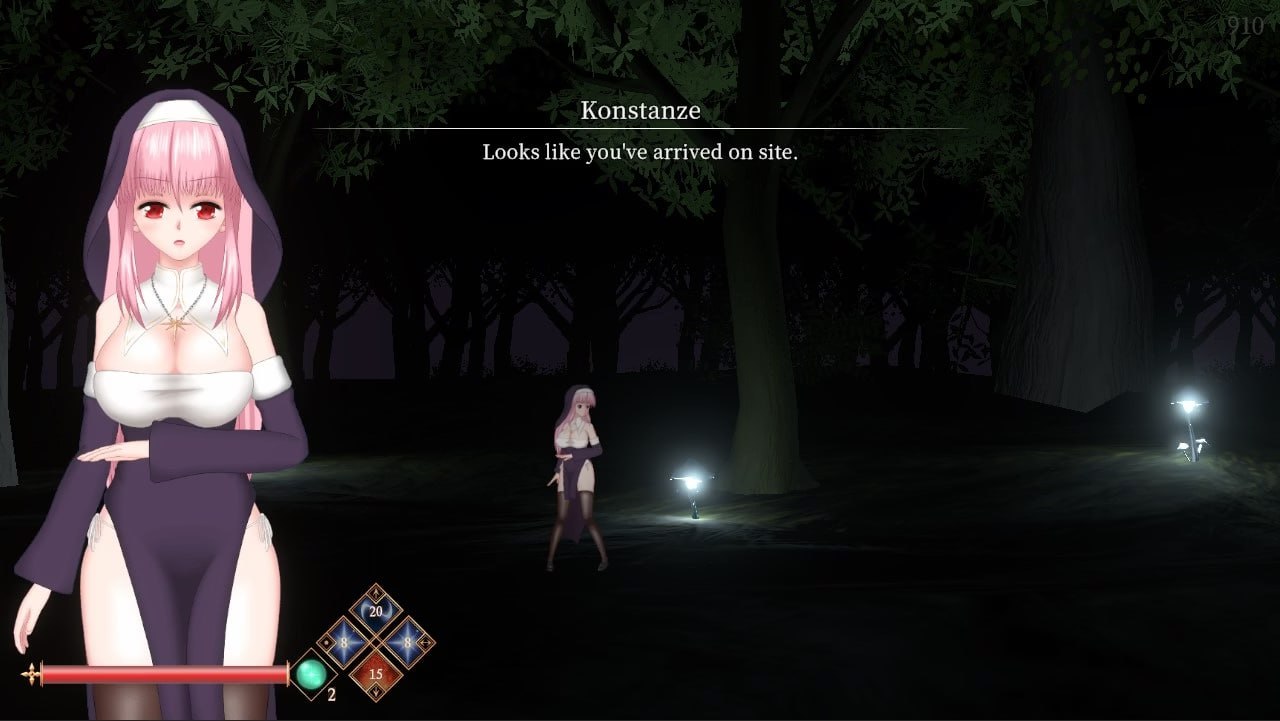Click the up-arrow badge above the 20 skill

376,593
